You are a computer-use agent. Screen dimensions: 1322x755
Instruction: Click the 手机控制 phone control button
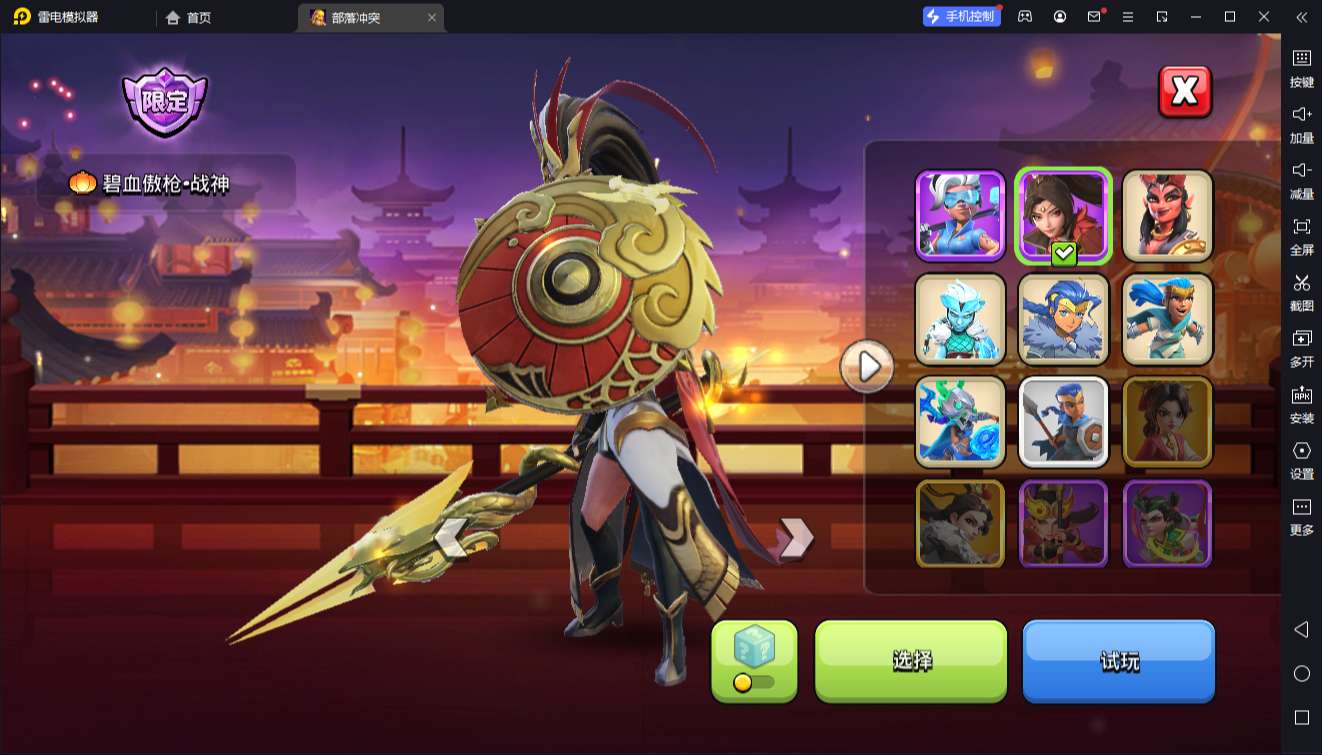(961, 16)
